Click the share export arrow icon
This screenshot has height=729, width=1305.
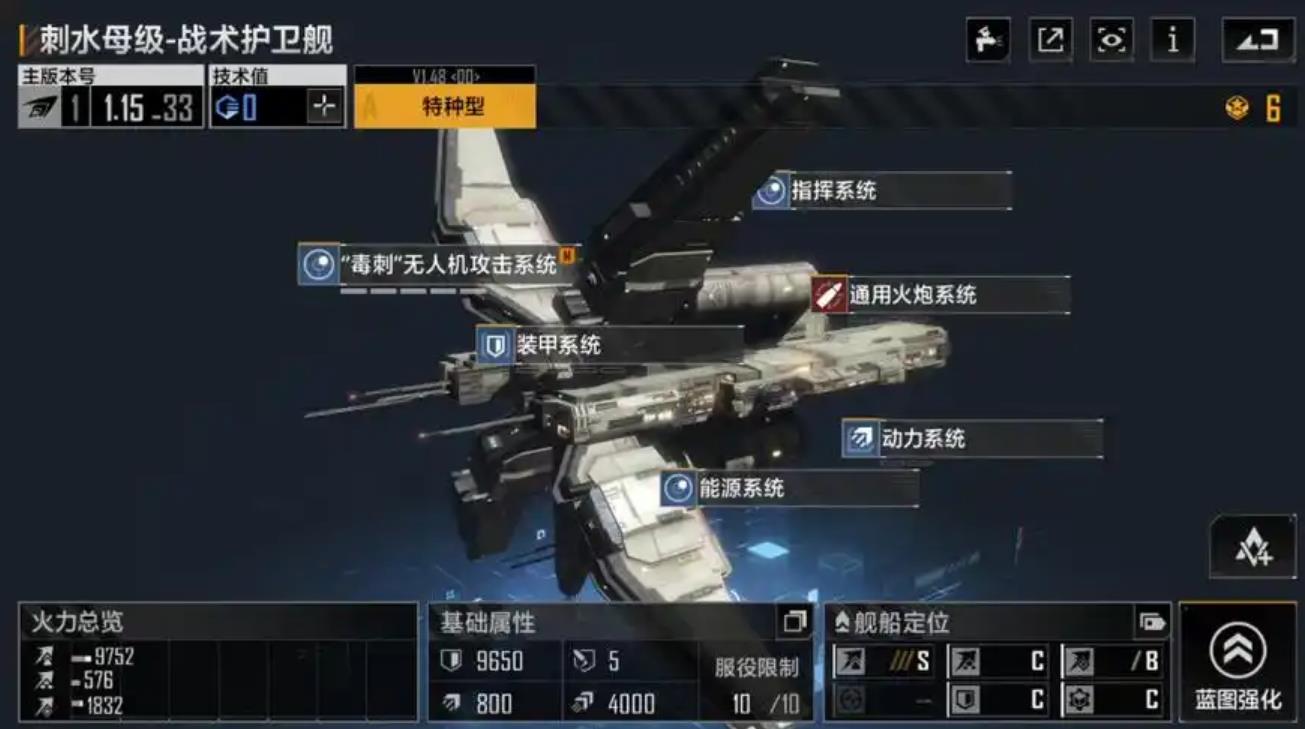coord(1050,40)
